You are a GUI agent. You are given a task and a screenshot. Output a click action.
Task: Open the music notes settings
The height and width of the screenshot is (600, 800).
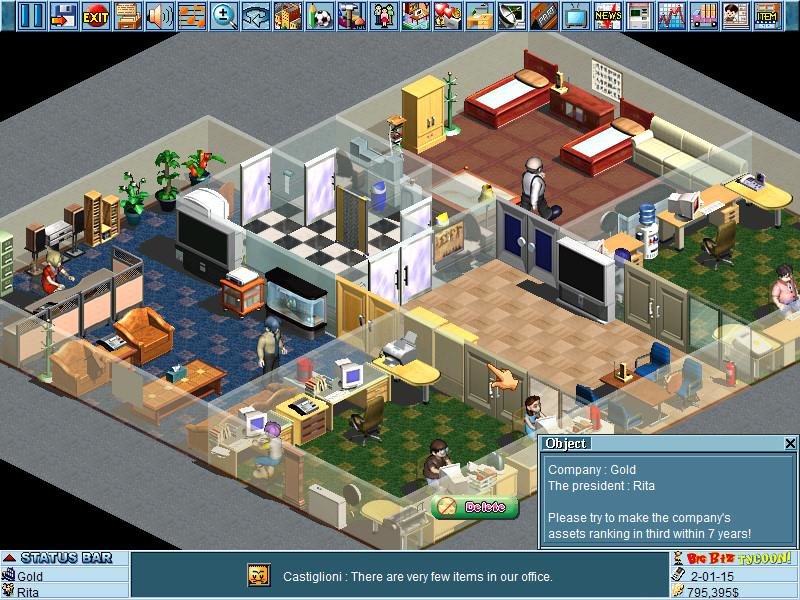point(192,15)
